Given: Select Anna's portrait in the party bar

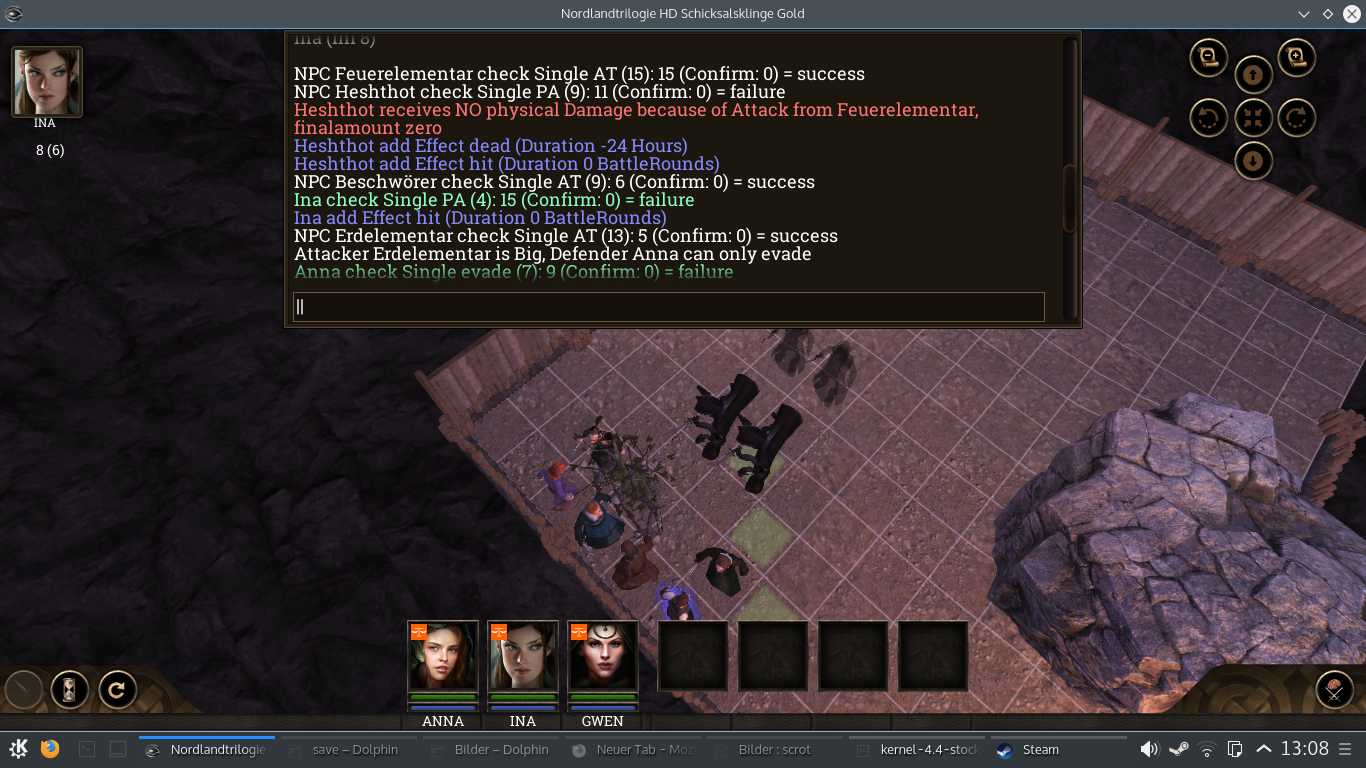Looking at the screenshot, I should [442, 662].
